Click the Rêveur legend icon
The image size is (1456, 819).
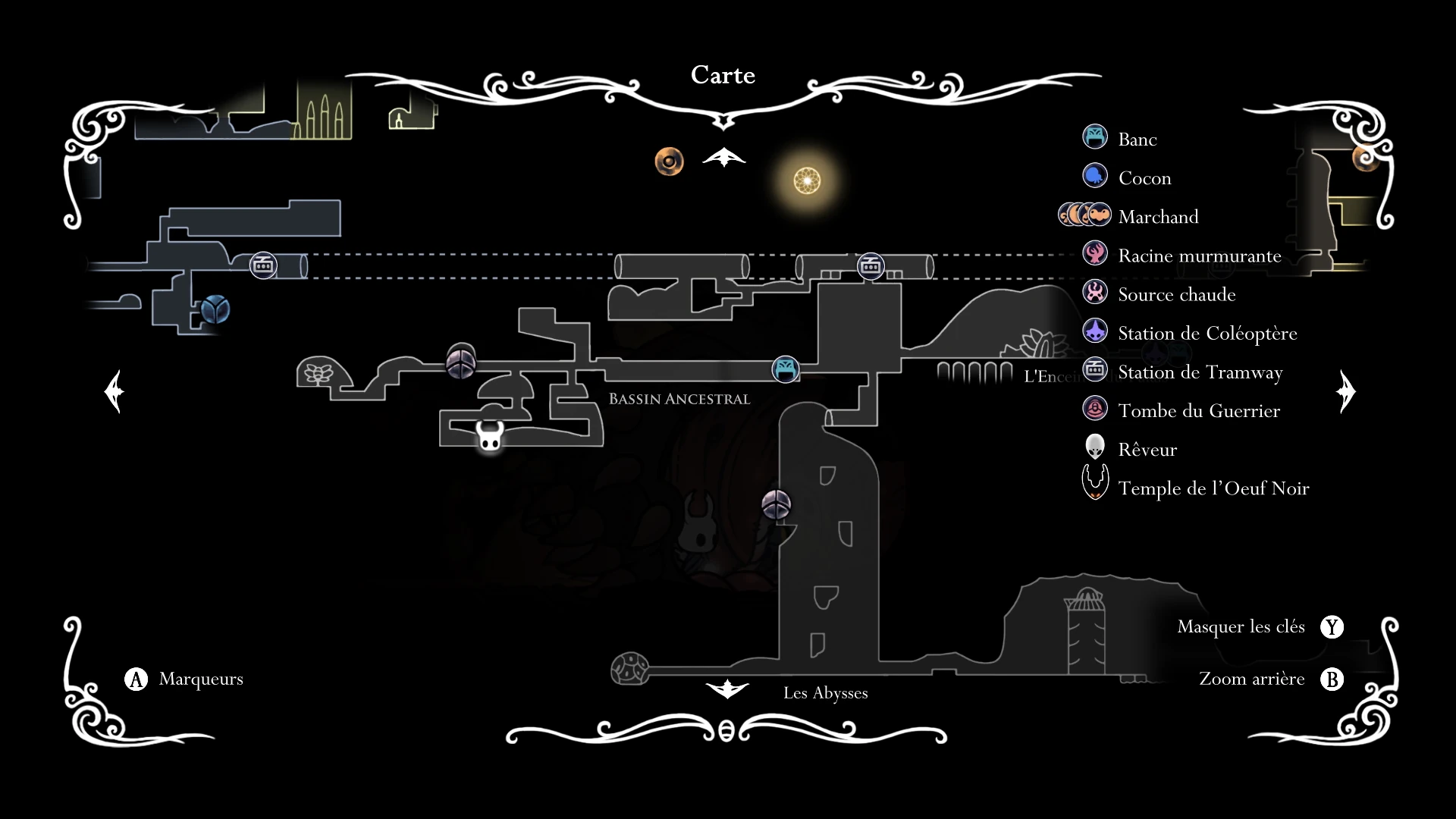coord(1095,447)
